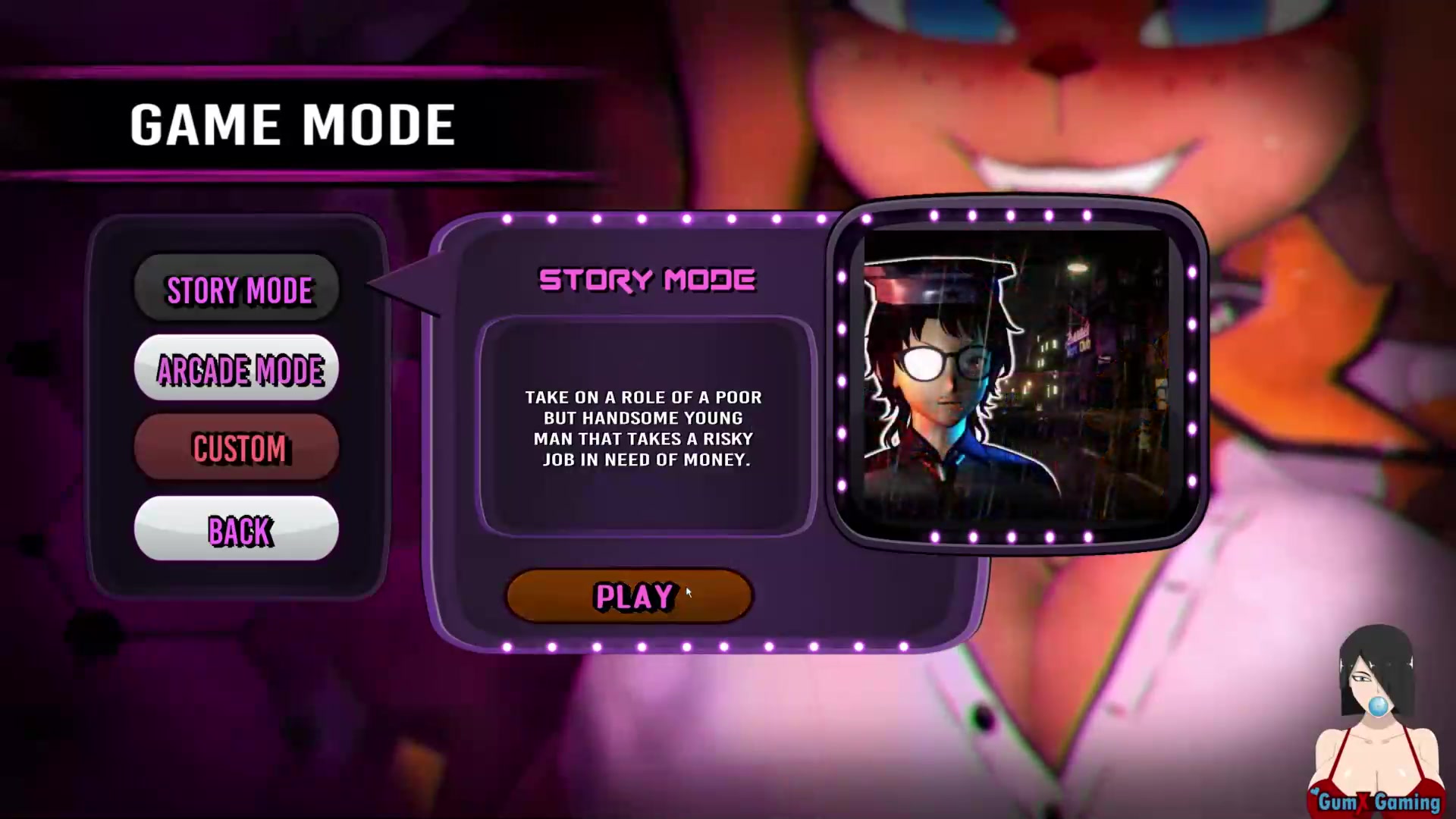The width and height of the screenshot is (1456, 819).
Task: Choose Arcade Mode
Action: (x=237, y=369)
